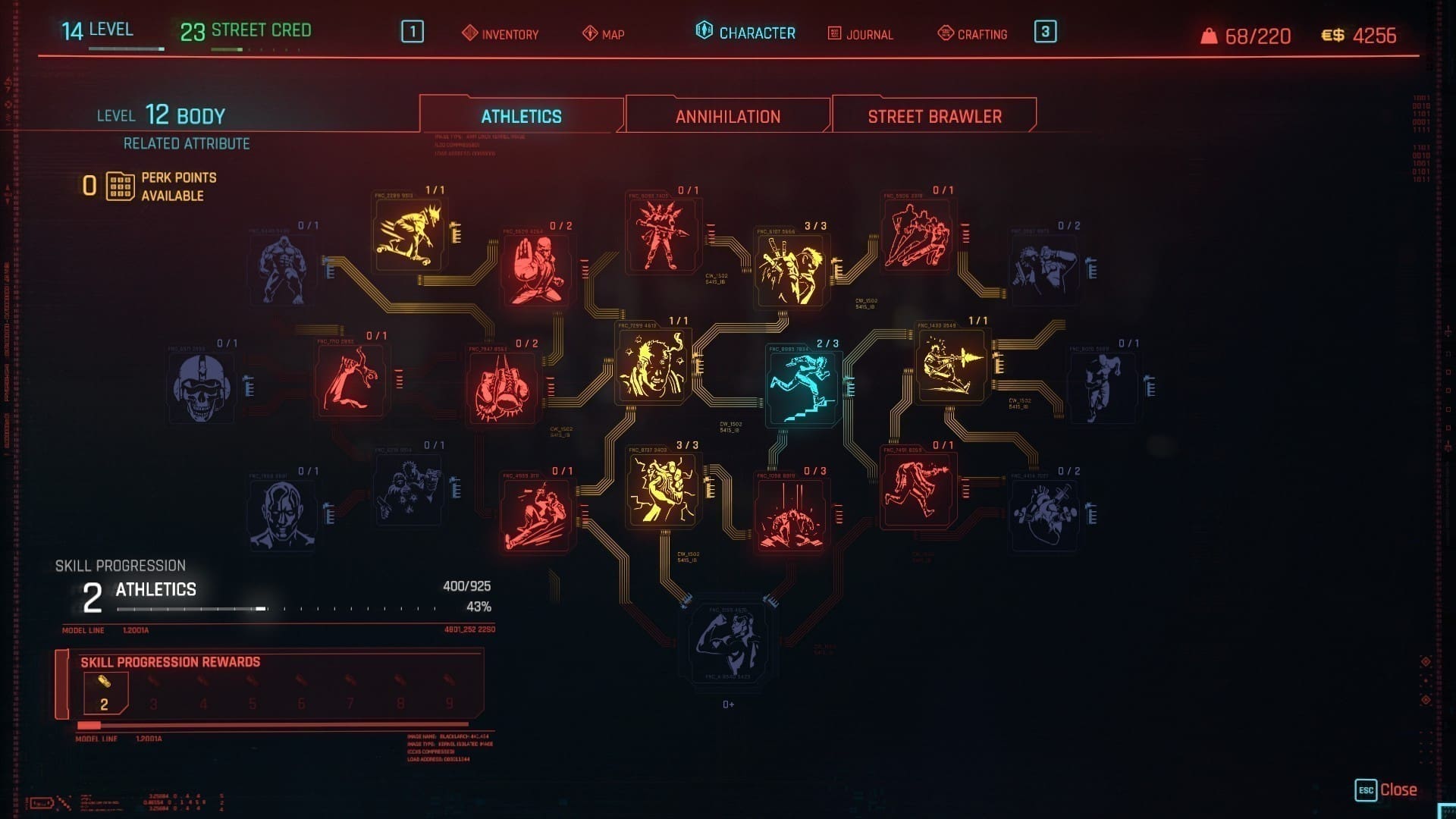Select the man's face portrait perk
This screenshot has width=1456, height=819.
tap(281, 515)
